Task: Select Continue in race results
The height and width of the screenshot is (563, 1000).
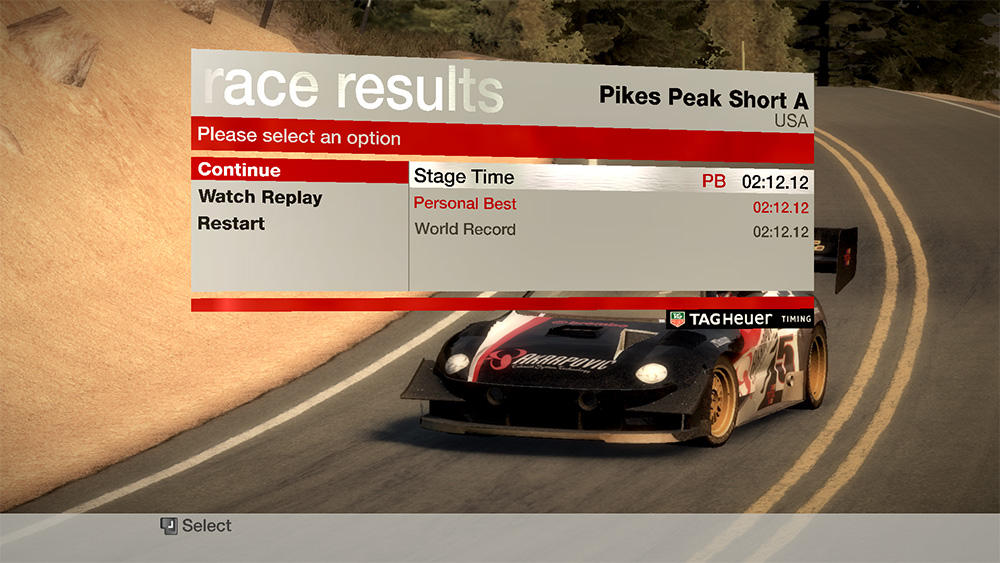Action: [x=240, y=170]
